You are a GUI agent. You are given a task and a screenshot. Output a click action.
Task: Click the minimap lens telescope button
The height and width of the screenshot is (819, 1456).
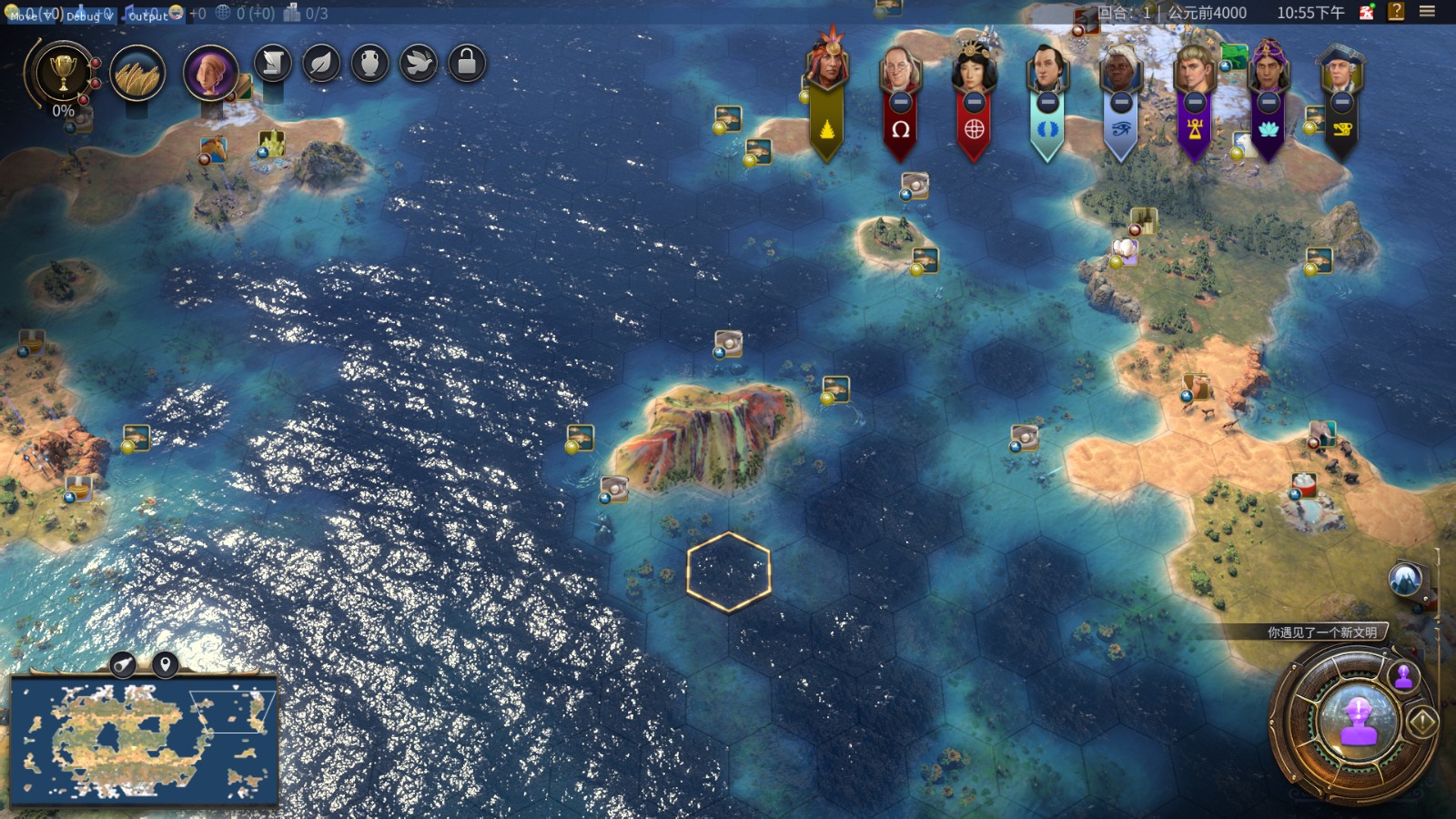point(123,665)
